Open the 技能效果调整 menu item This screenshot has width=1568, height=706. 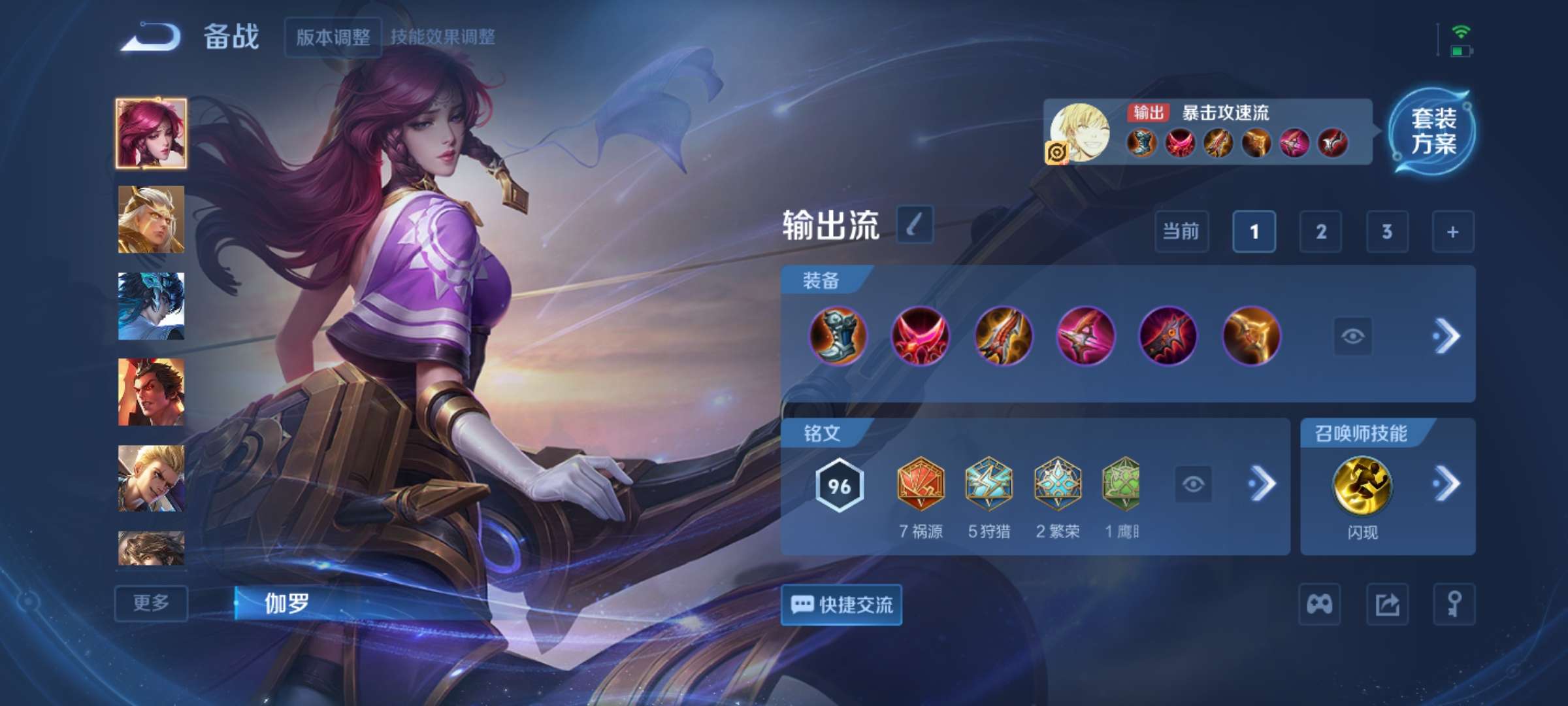(x=444, y=37)
